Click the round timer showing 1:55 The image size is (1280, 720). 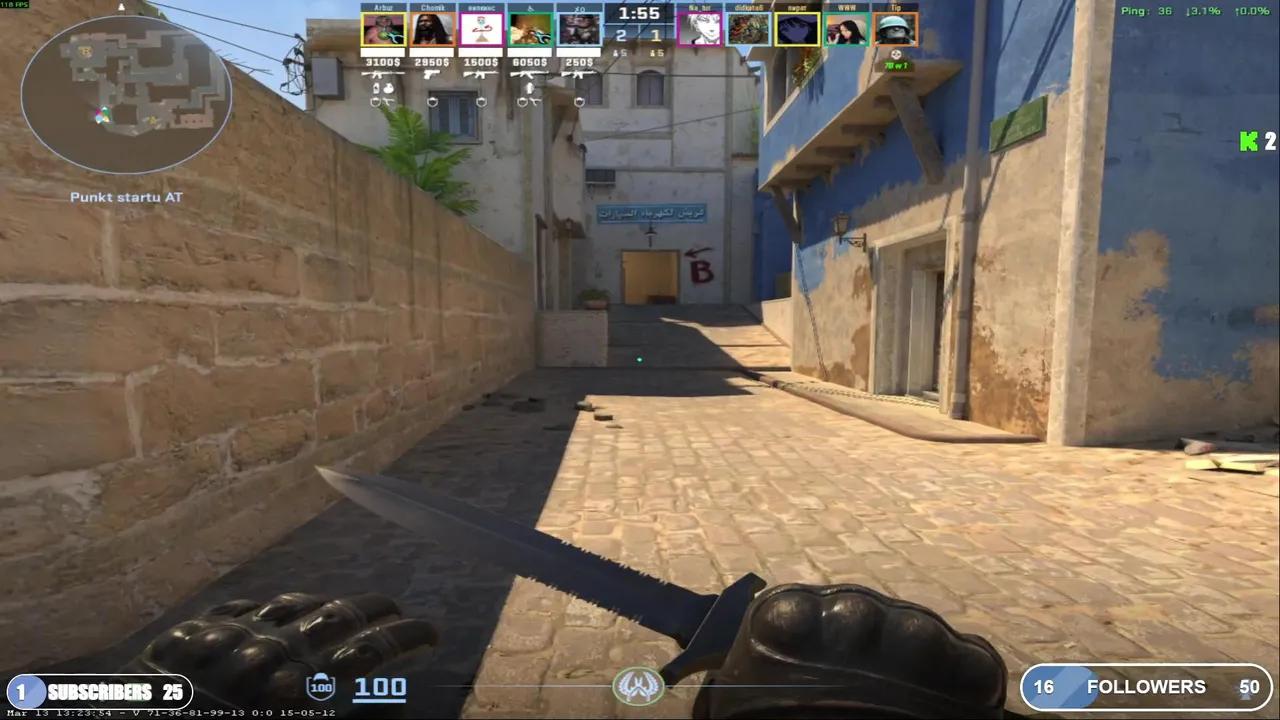[638, 13]
